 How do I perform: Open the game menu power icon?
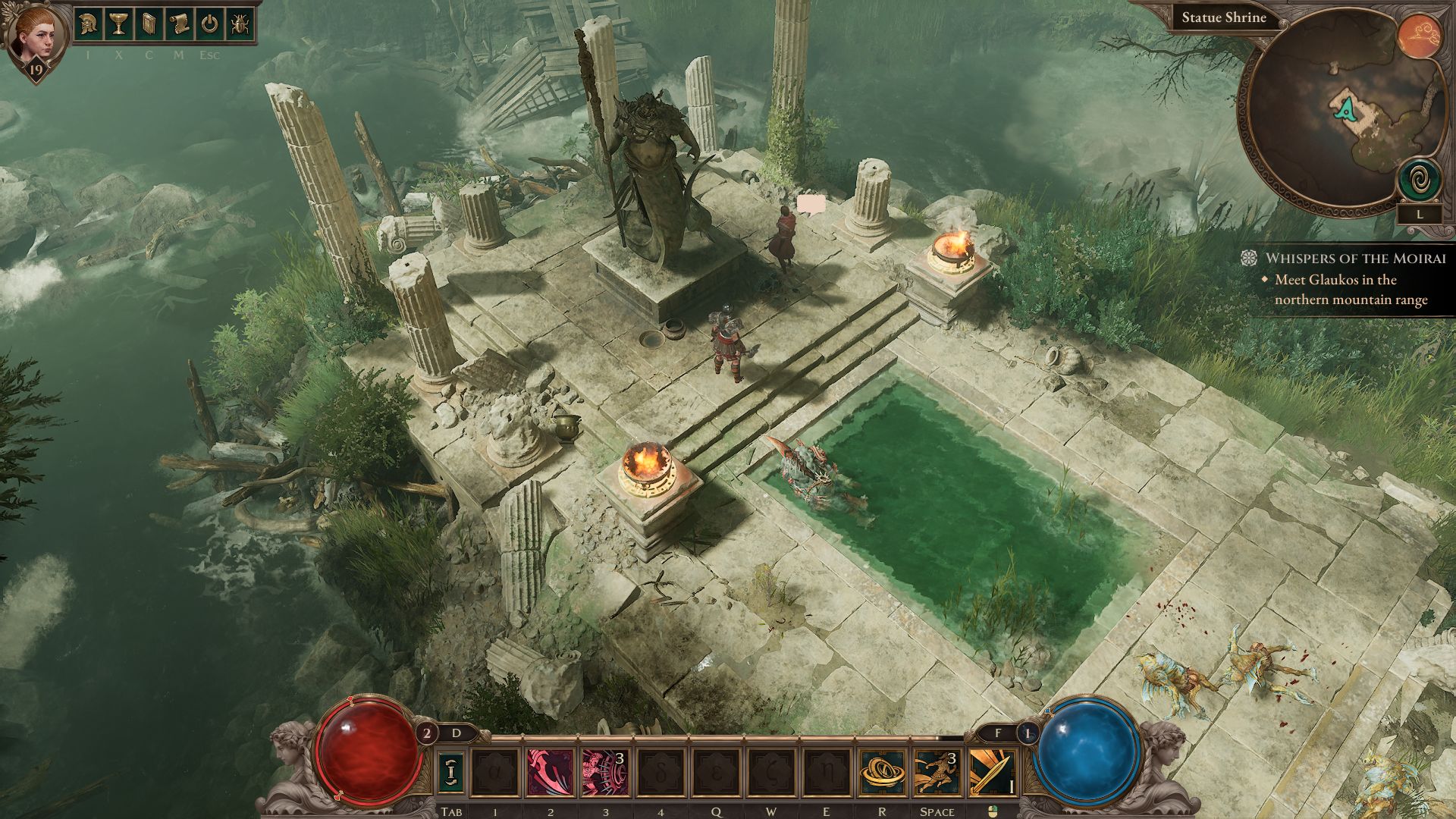point(209,25)
